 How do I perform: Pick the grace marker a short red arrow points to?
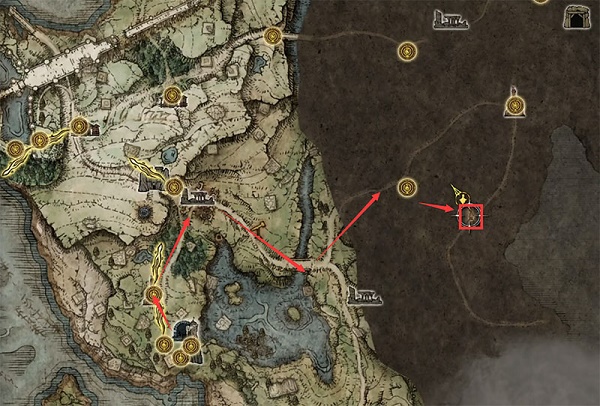(x=154, y=294)
